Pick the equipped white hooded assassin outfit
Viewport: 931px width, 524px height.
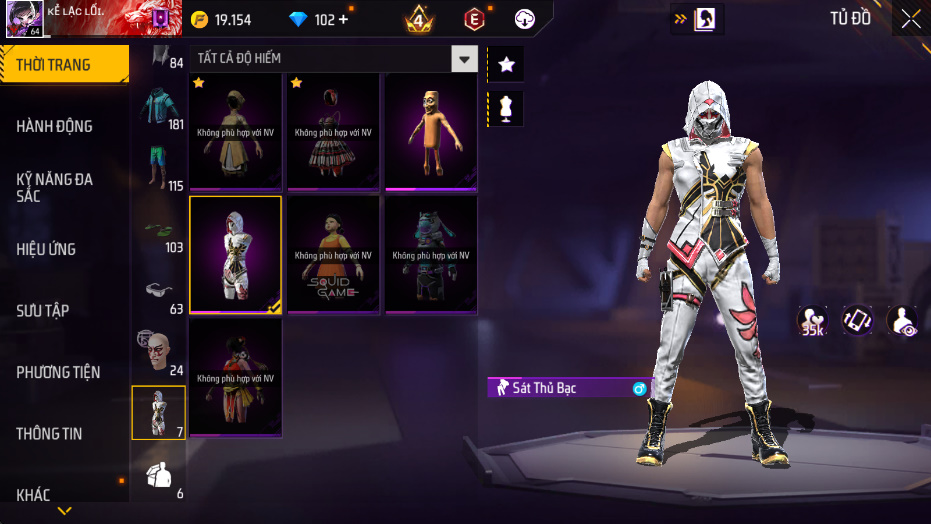click(236, 254)
